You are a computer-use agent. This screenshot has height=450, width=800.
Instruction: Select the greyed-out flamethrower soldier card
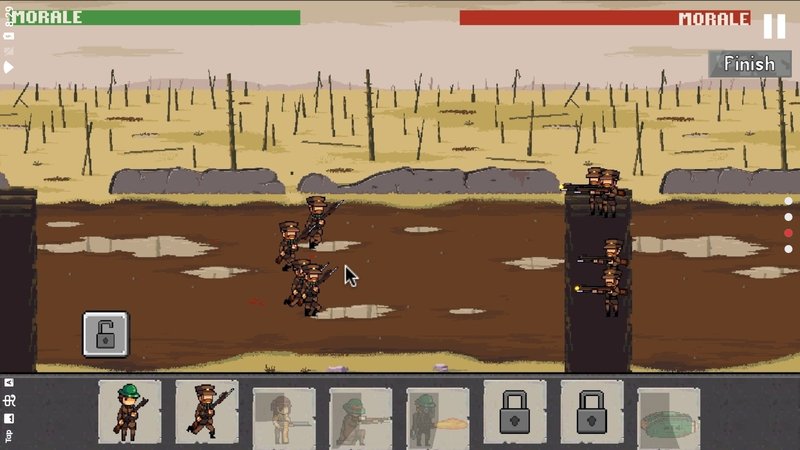438,415
